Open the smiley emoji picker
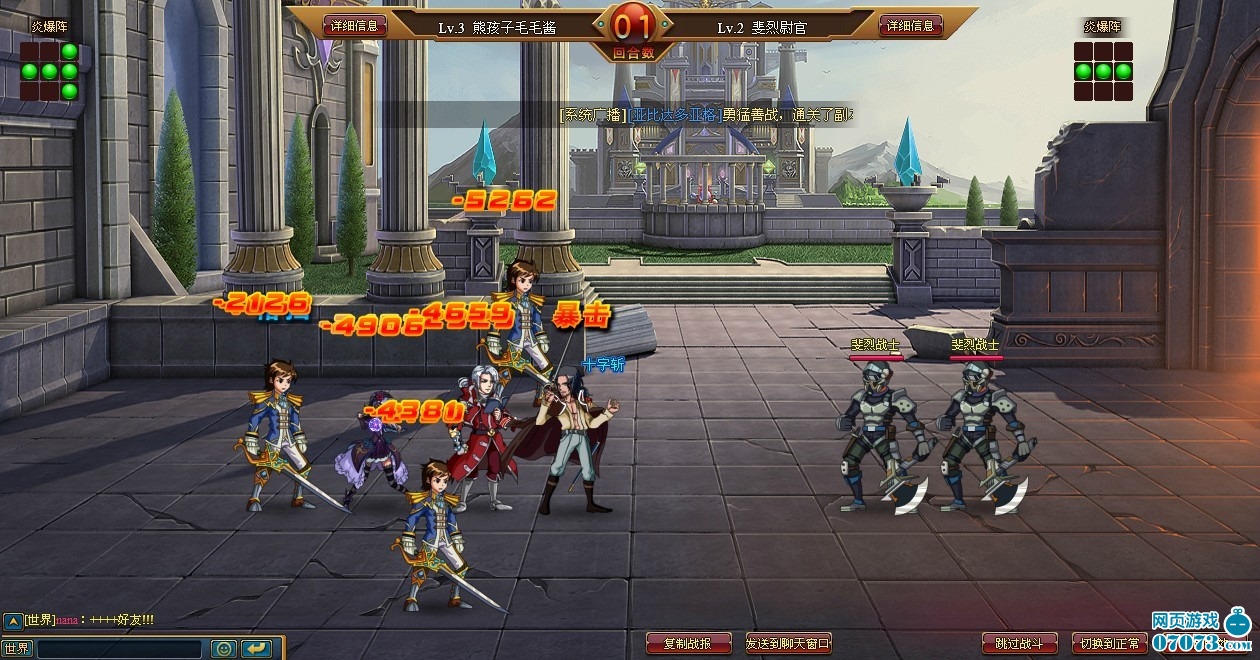 pos(223,649)
